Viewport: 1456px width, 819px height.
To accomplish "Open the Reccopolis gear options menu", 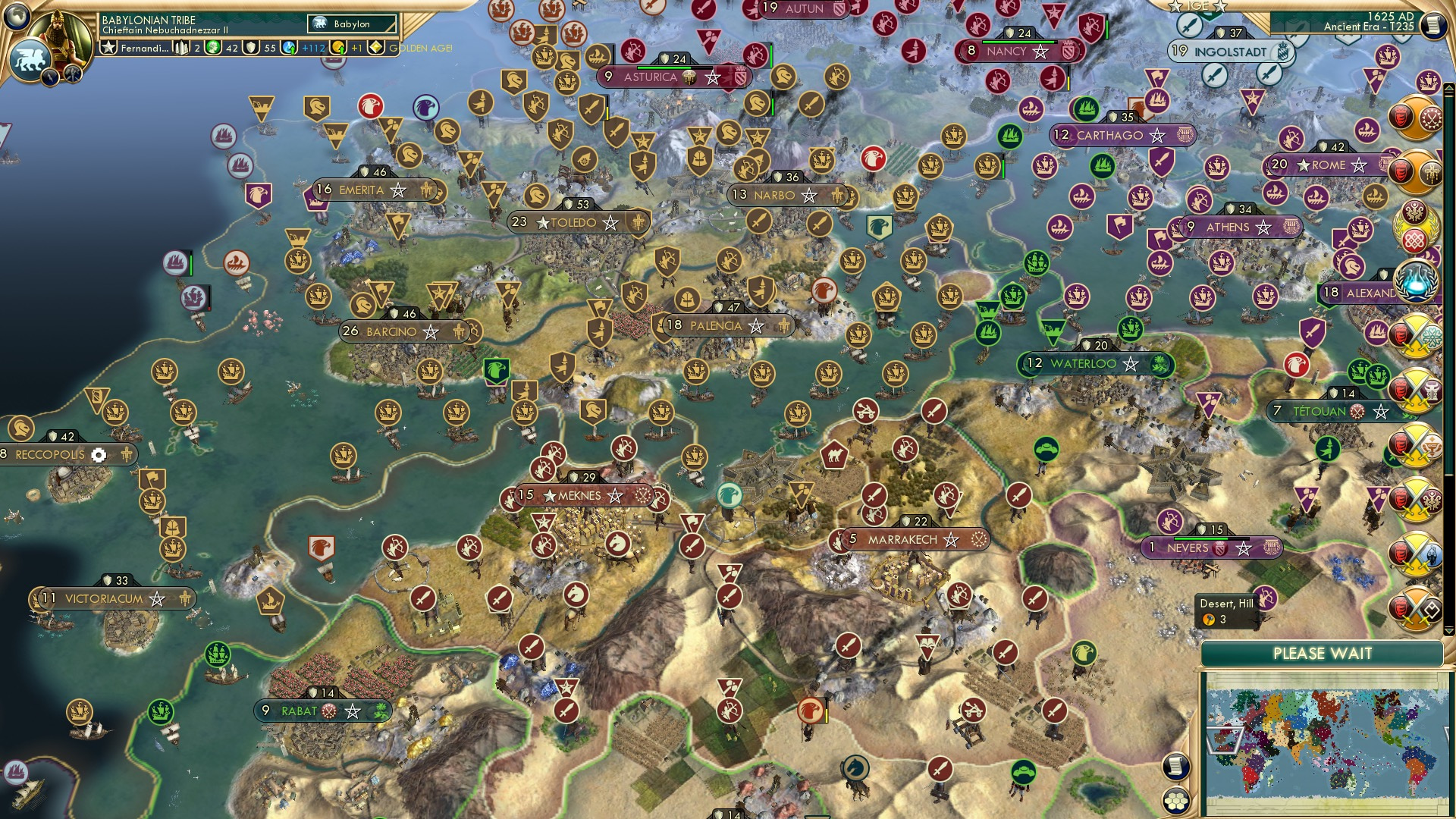I will tap(99, 453).
